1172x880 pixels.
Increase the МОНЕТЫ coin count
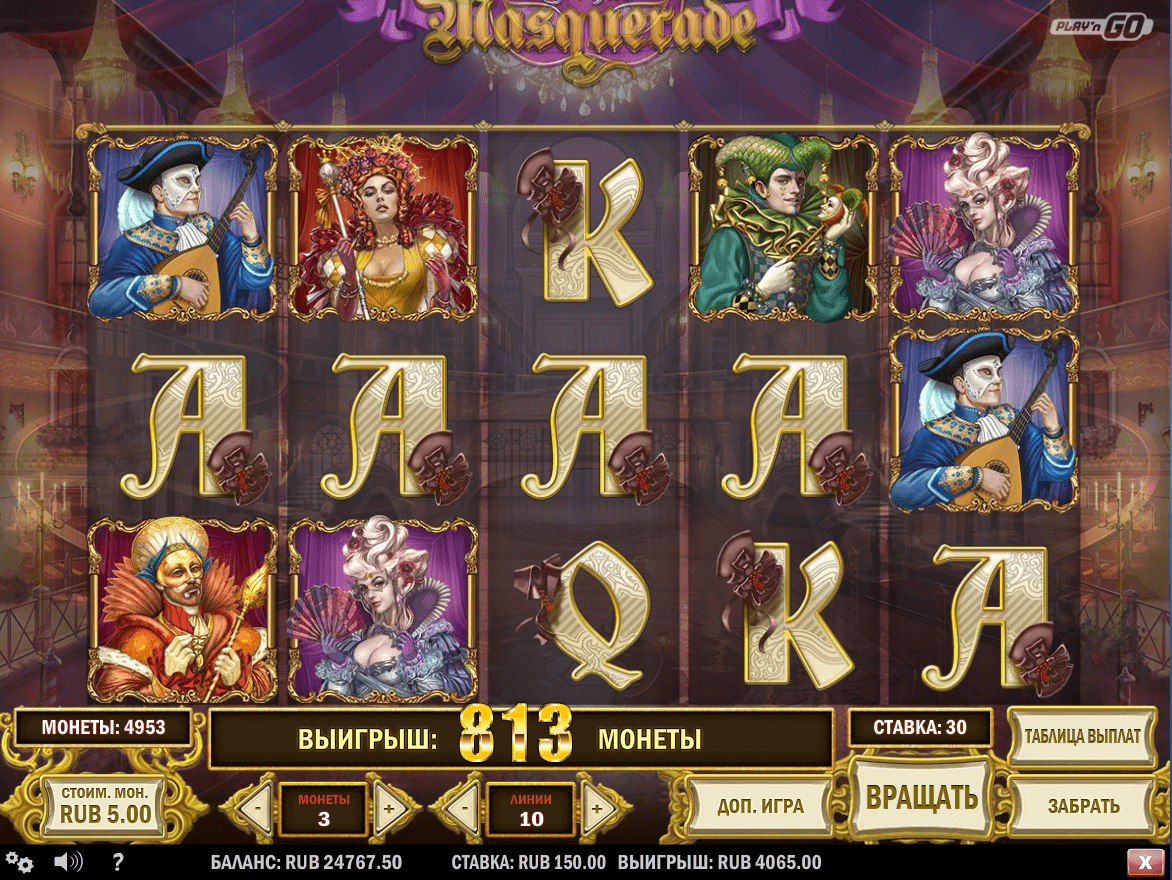pyautogui.click(x=388, y=808)
